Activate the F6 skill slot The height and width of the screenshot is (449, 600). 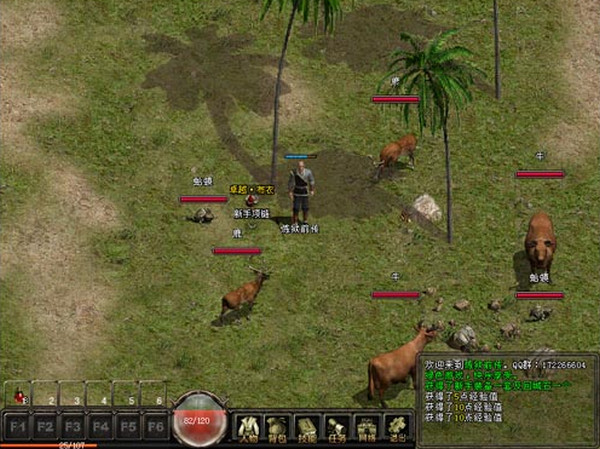(x=154, y=424)
